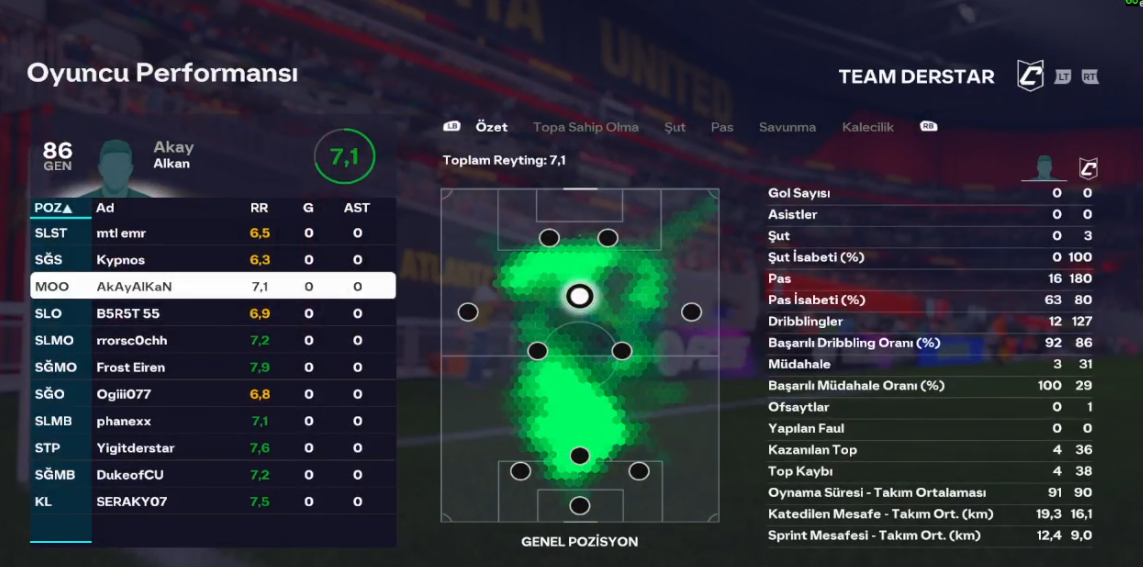Select the Şut statistics tab

[x=675, y=127]
